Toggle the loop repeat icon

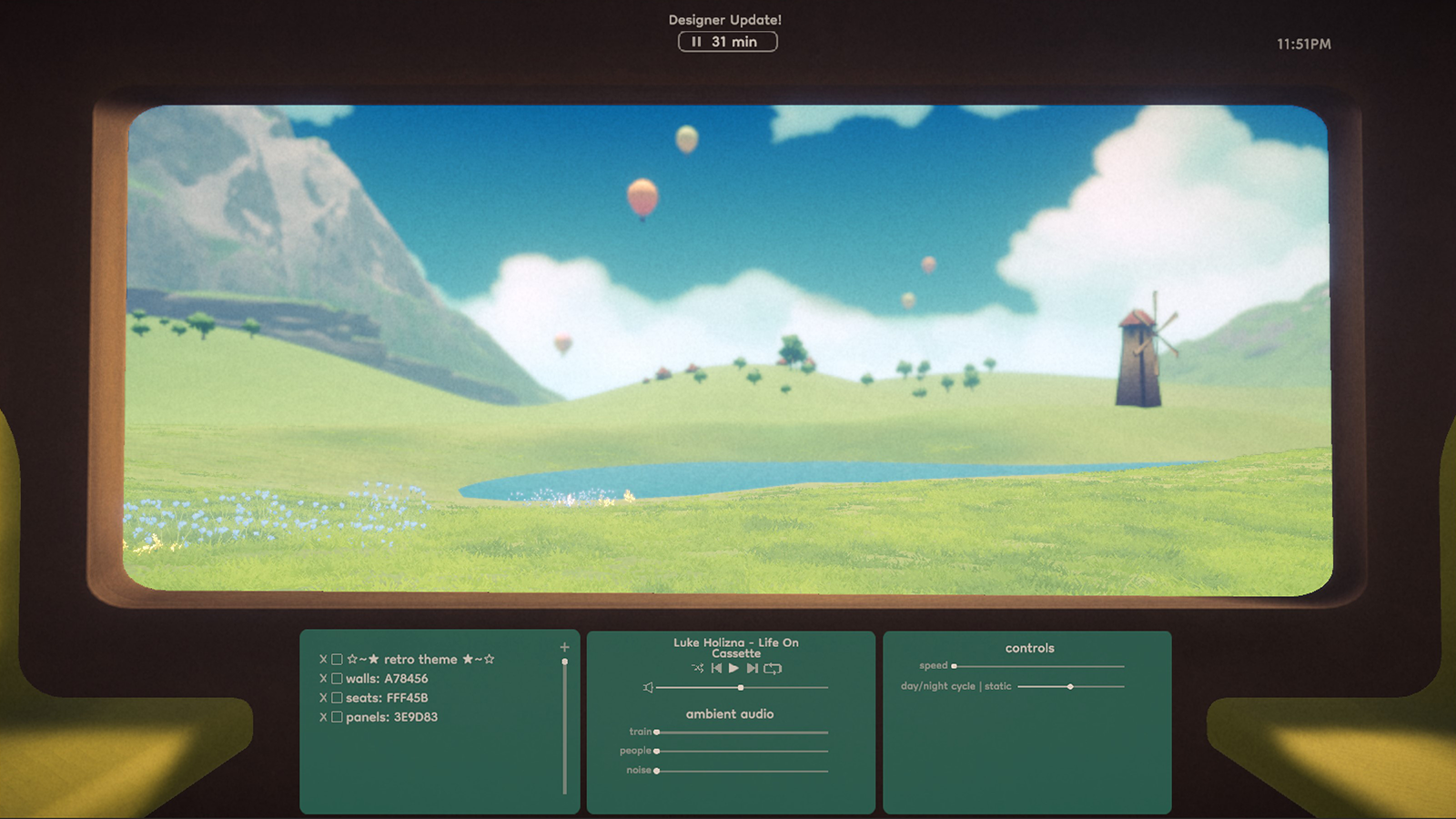tap(773, 668)
